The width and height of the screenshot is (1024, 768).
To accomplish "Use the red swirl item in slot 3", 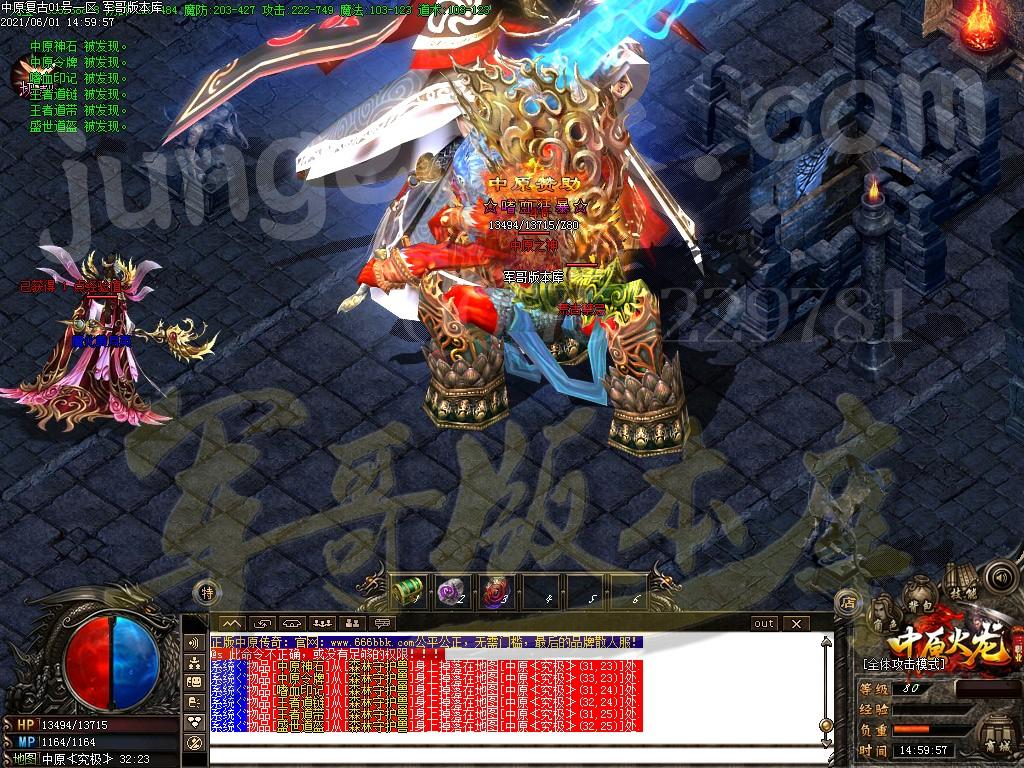I will (x=494, y=590).
